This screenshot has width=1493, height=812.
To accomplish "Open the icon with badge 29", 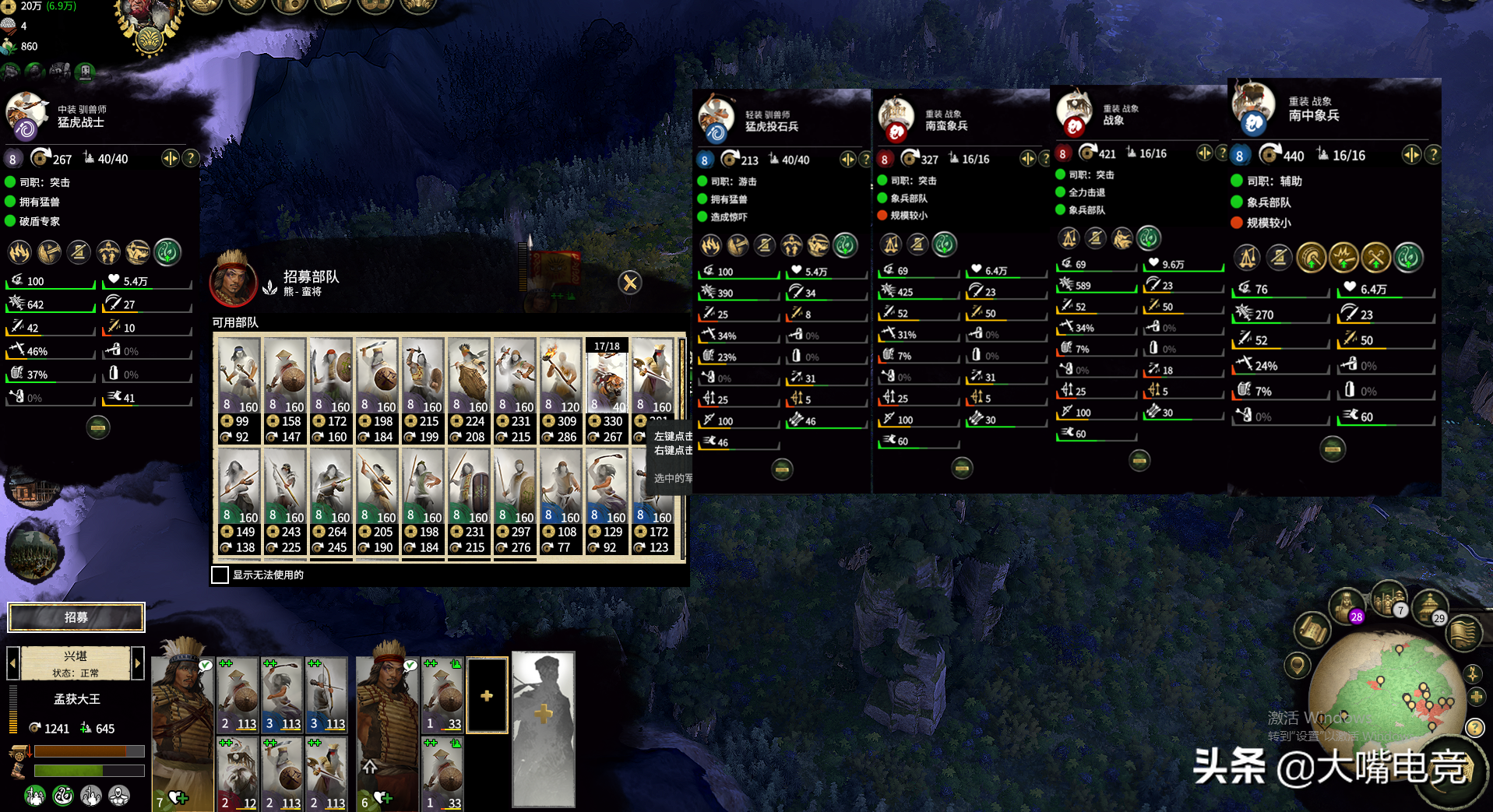I will [1430, 607].
